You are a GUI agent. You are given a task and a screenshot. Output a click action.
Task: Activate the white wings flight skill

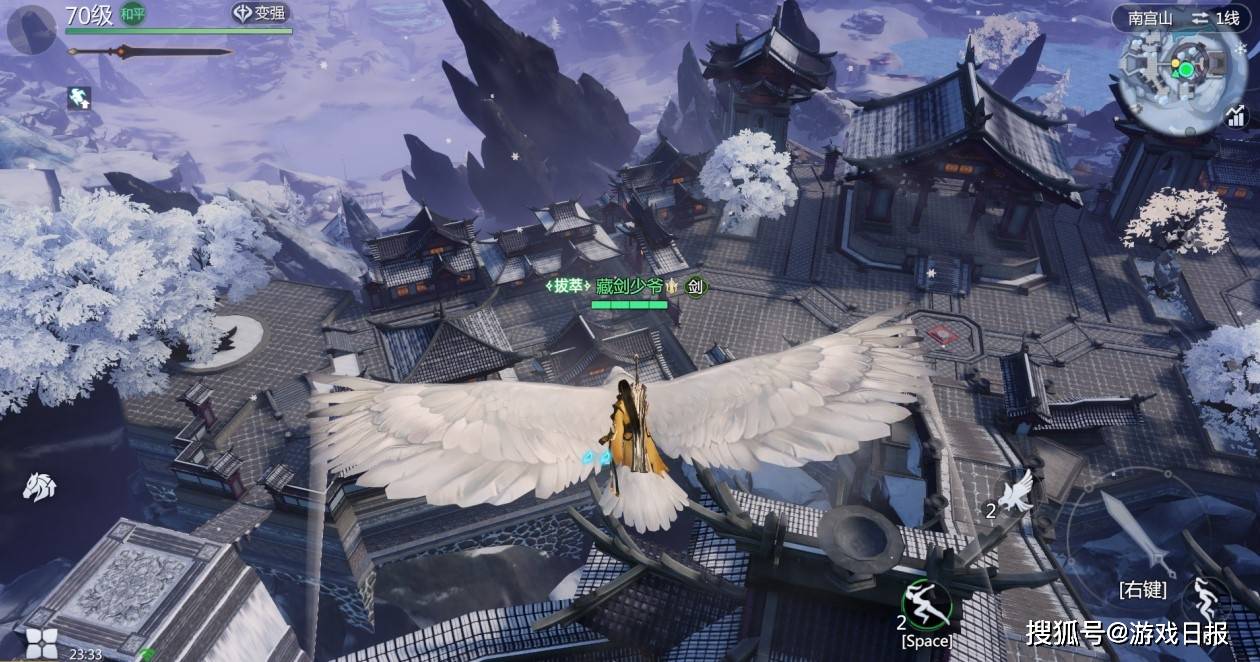(1018, 491)
